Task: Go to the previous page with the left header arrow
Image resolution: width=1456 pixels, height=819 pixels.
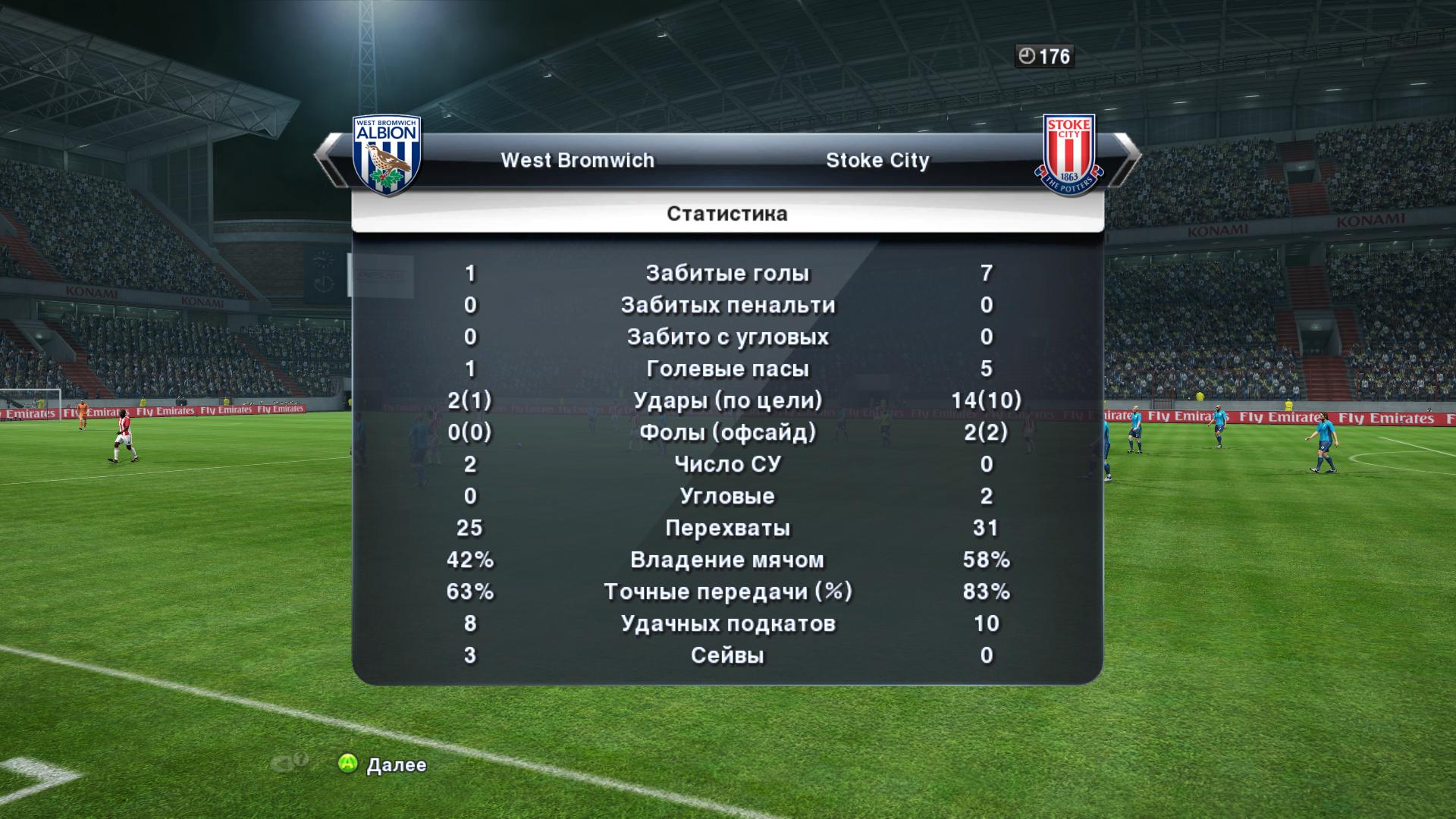Action: pos(328,158)
